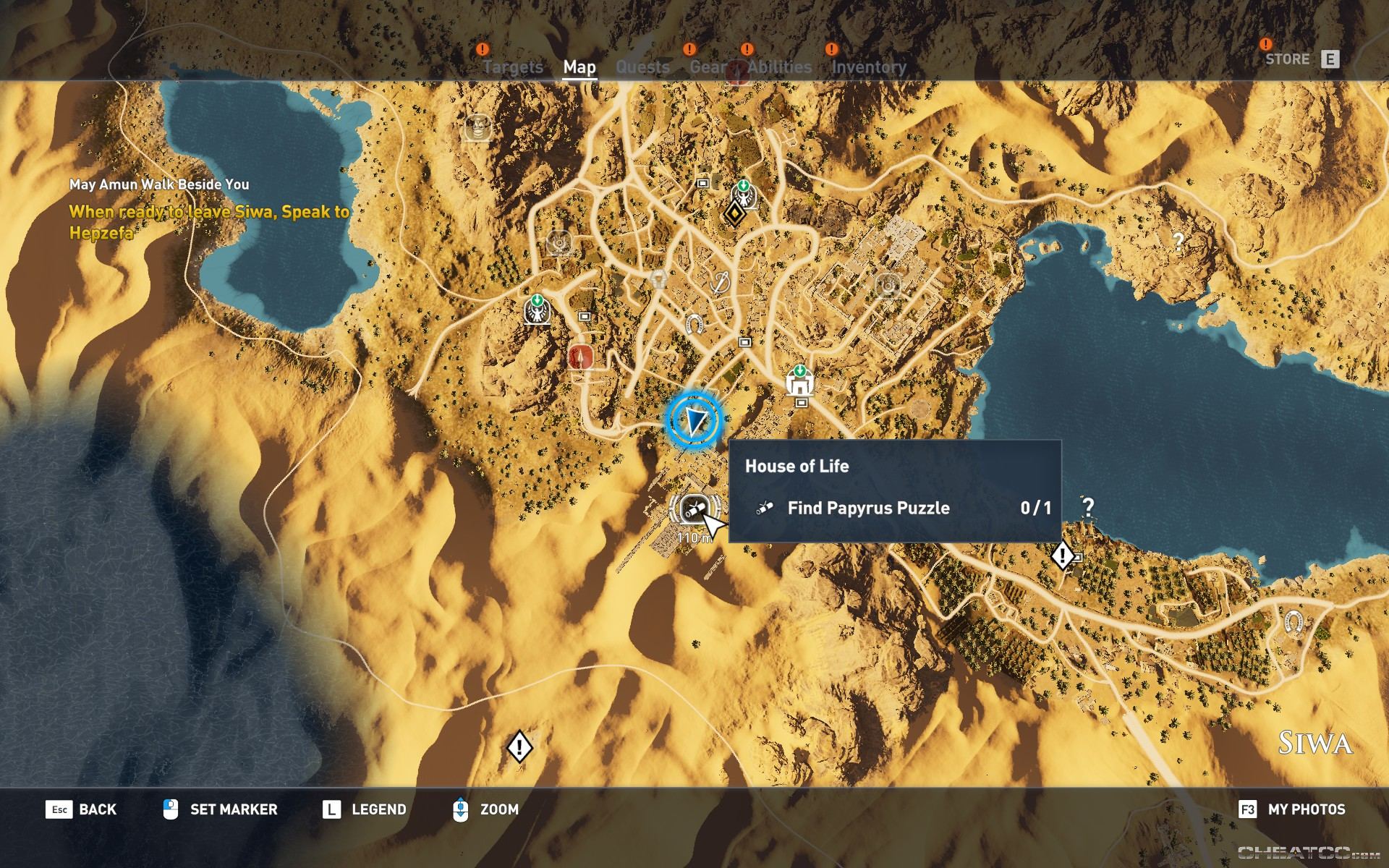Select the House of Life papyrus marker
The height and width of the screenshot is (868, 1389).
tap(693, 509)
